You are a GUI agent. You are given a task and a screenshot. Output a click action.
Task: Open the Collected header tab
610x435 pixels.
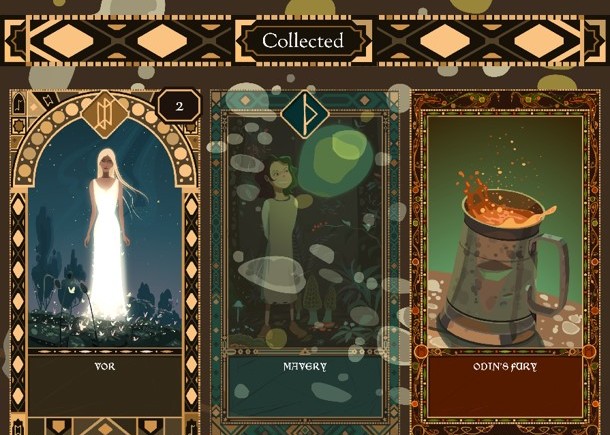coord(303,41)
